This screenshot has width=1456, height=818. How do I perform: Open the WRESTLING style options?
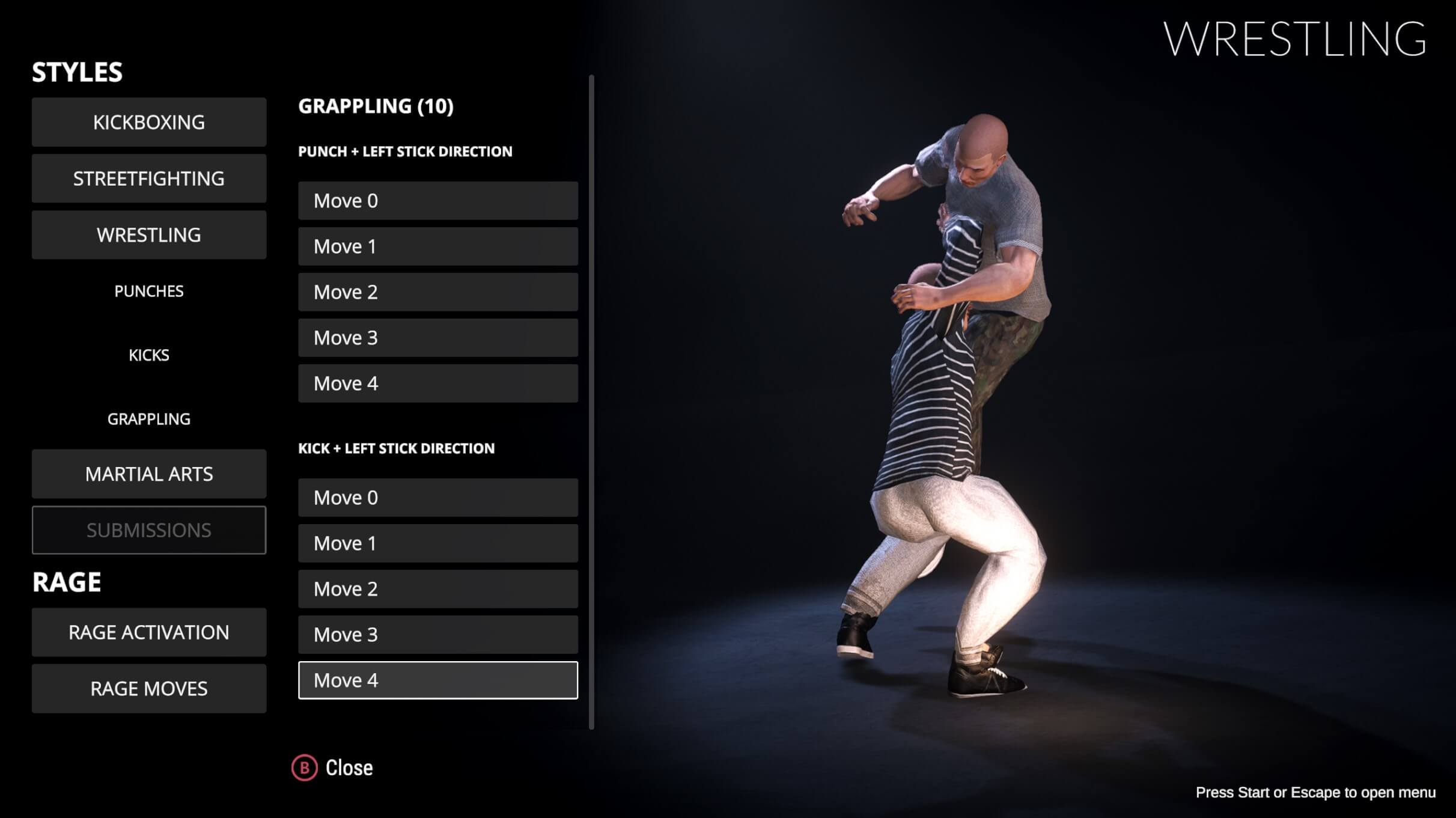coord(148,234)
